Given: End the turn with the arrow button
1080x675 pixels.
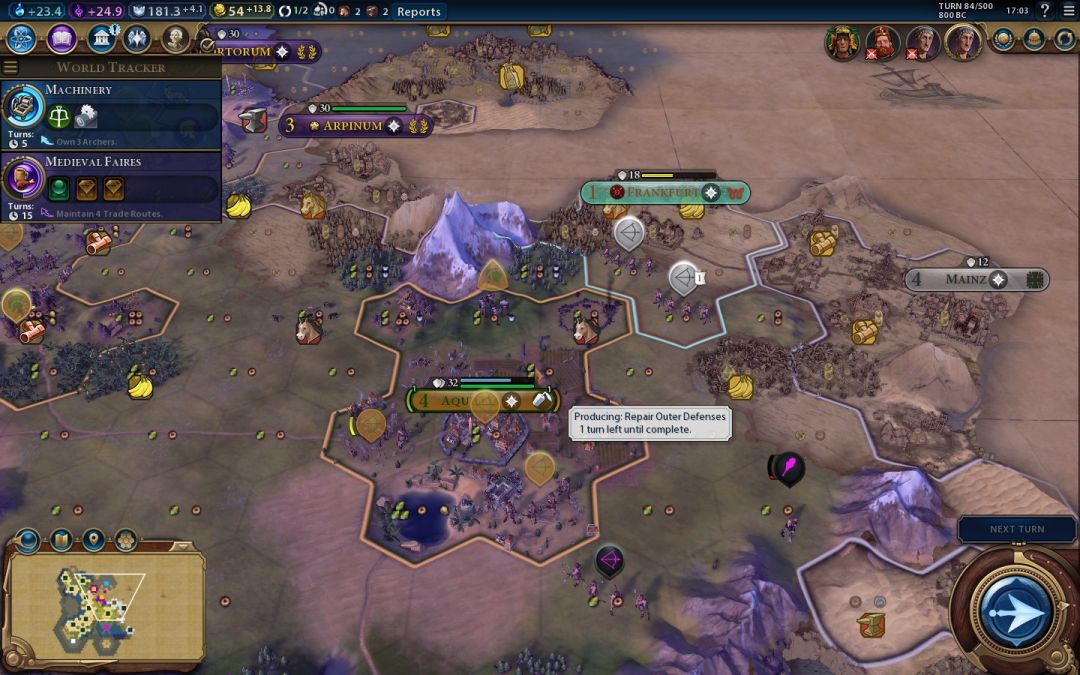Looking at the screenshot, I should (1016, 609).
